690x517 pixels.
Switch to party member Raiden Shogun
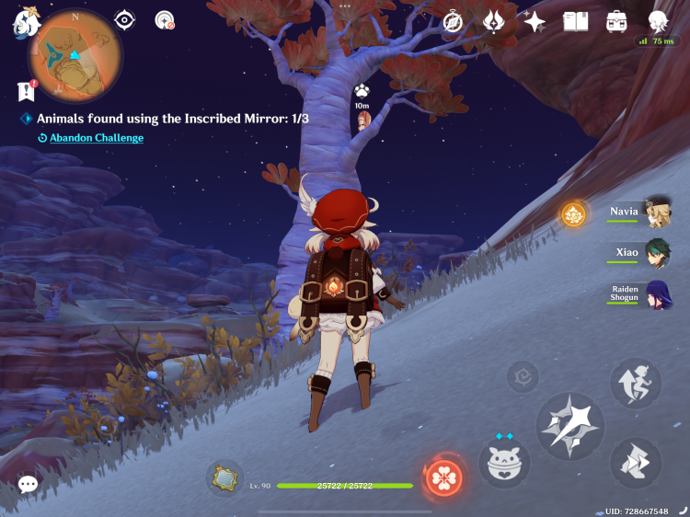[657, 294]
